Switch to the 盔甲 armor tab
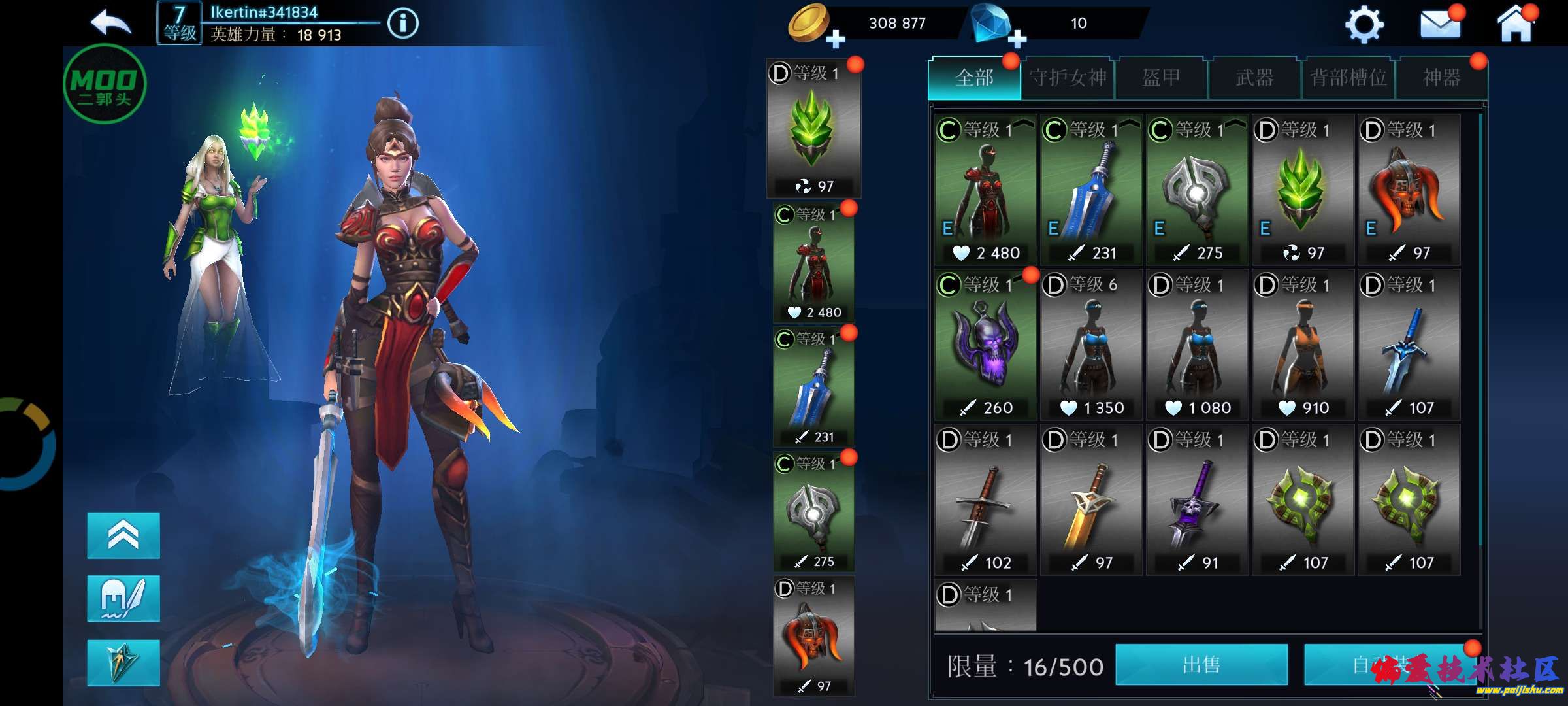Screen dimensions: 1568x706 click(x=1161, y=78)
